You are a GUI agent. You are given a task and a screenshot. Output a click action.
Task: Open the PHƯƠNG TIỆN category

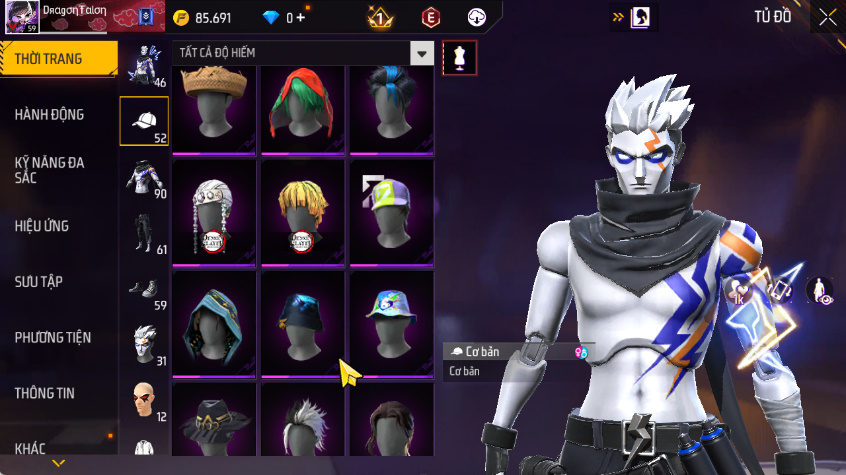[x=52, y=338]
